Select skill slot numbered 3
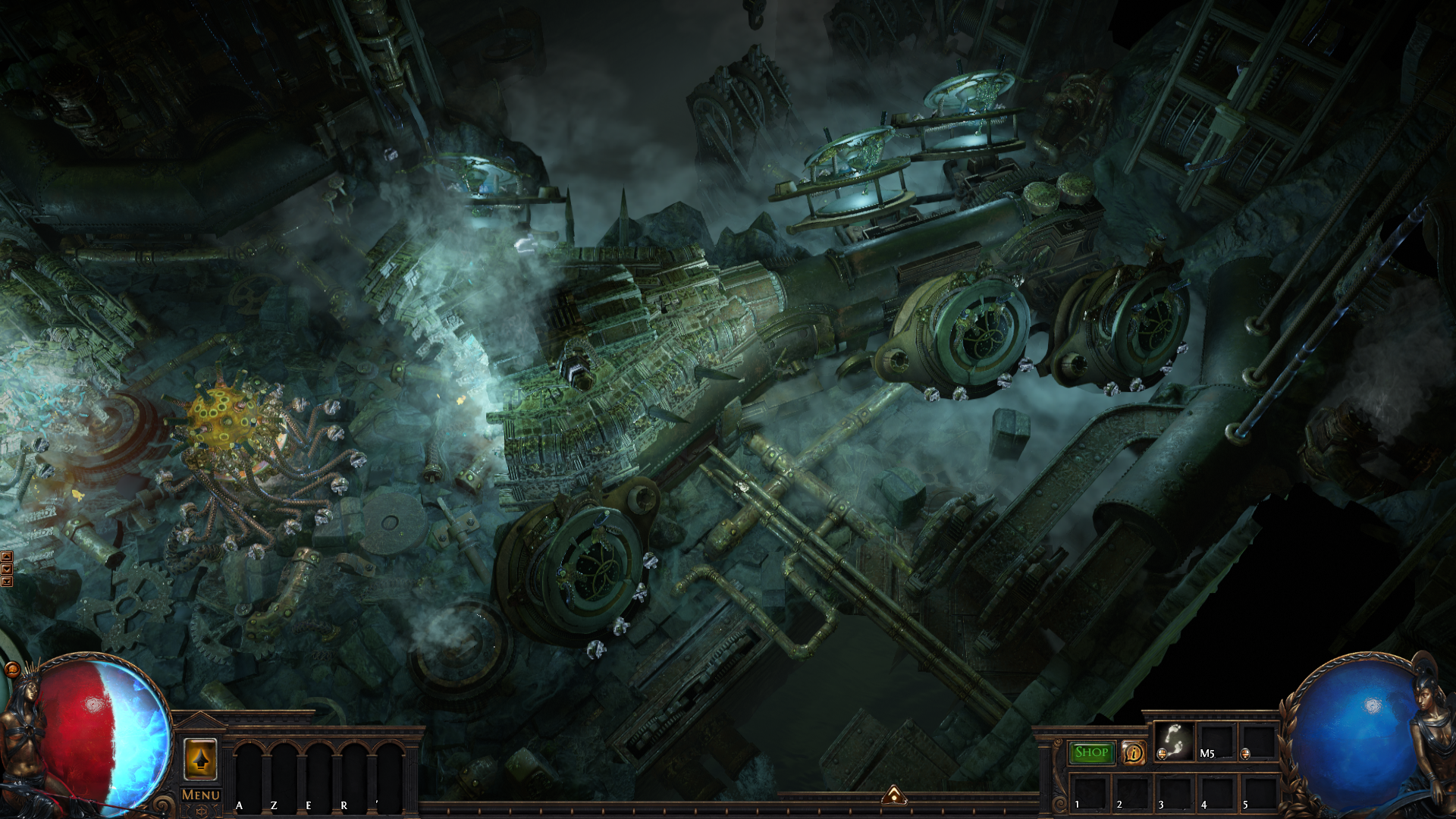The height and width of the screenshot is (819, 1456). pos(1174,792)
